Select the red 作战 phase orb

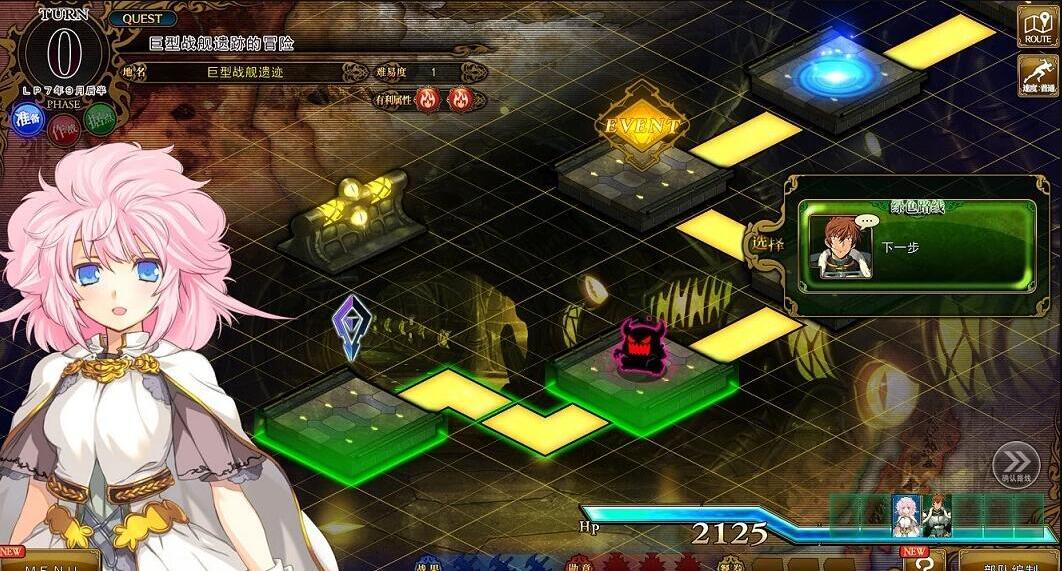64,129
